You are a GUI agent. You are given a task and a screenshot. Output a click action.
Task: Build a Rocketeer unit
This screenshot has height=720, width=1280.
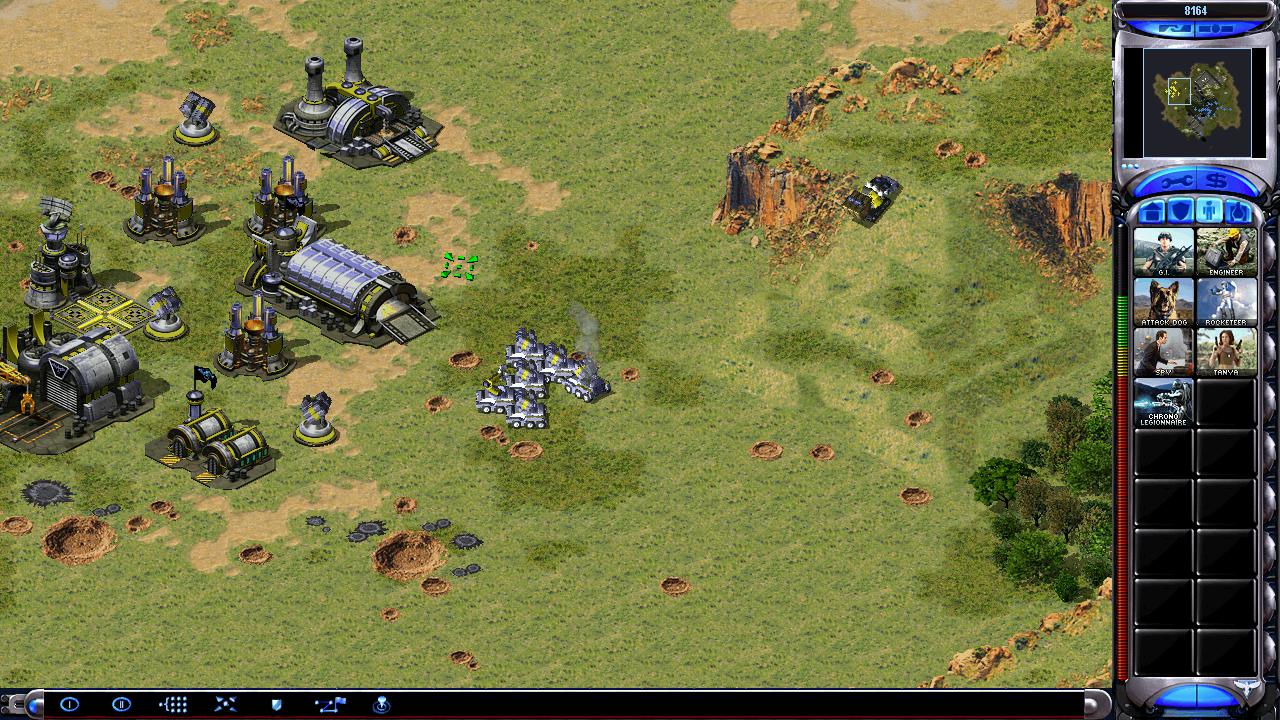[x=1226, y=301]
